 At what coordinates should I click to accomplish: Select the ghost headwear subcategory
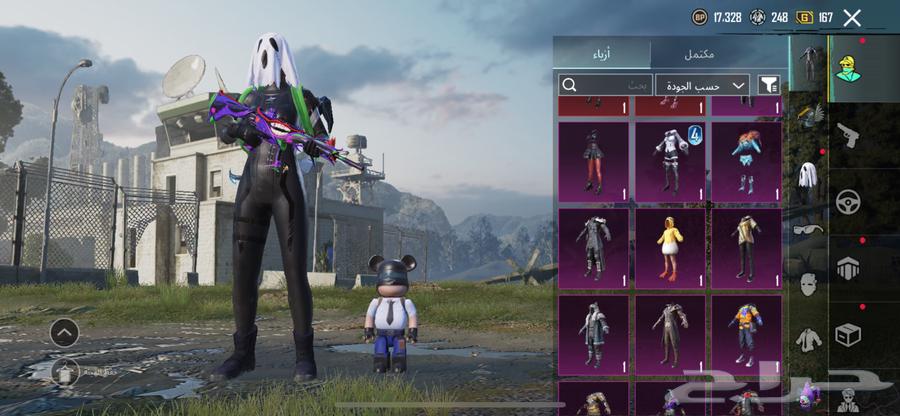[808, 177]
